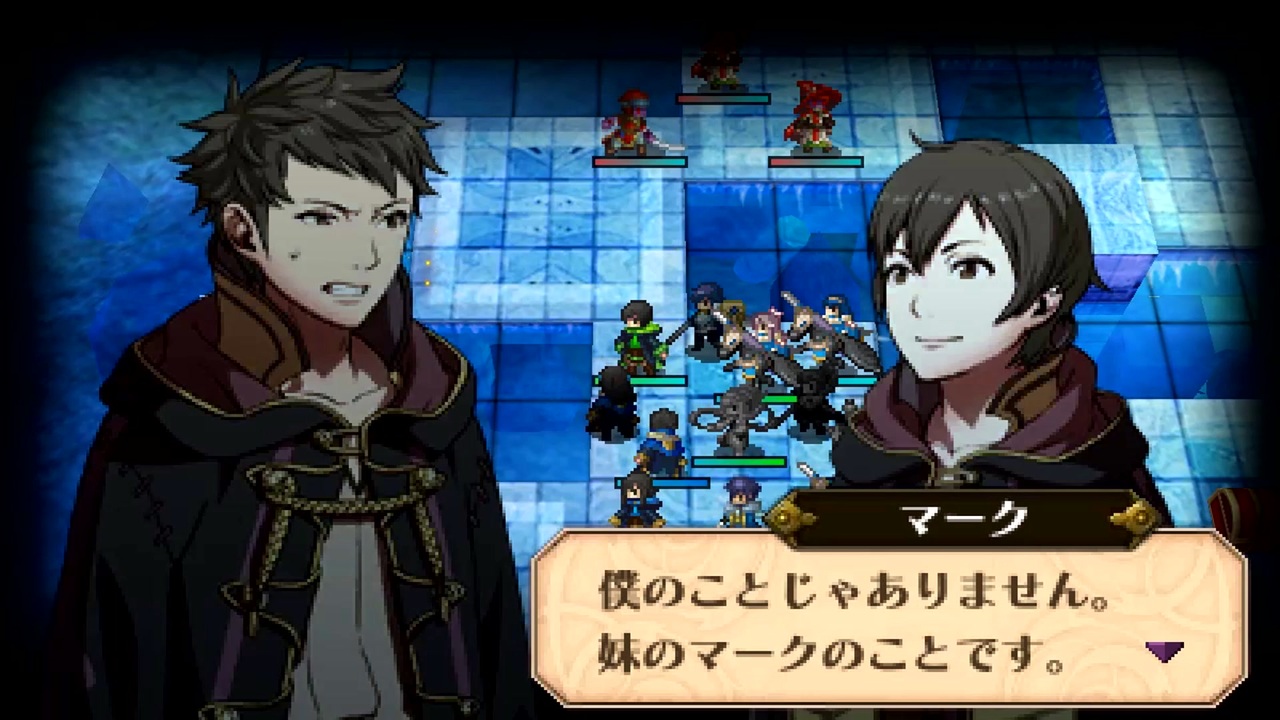This screenshot has width=1280, height=720.
Task: Click the left gold ornament on the name plate
Action: coord(786,516)
